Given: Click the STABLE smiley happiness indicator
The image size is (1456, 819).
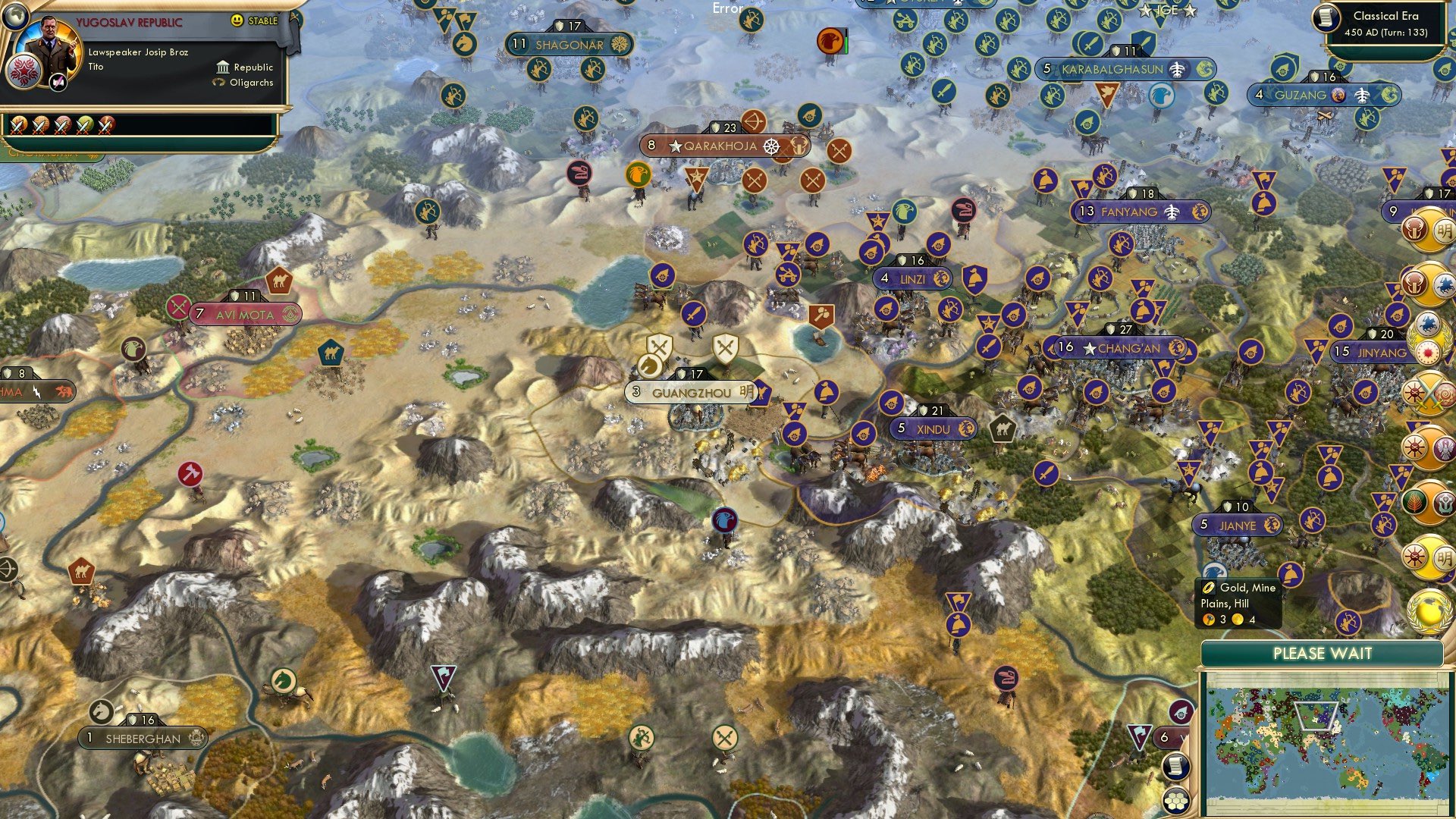Looking at the screenshot, I should pos(237,20).
